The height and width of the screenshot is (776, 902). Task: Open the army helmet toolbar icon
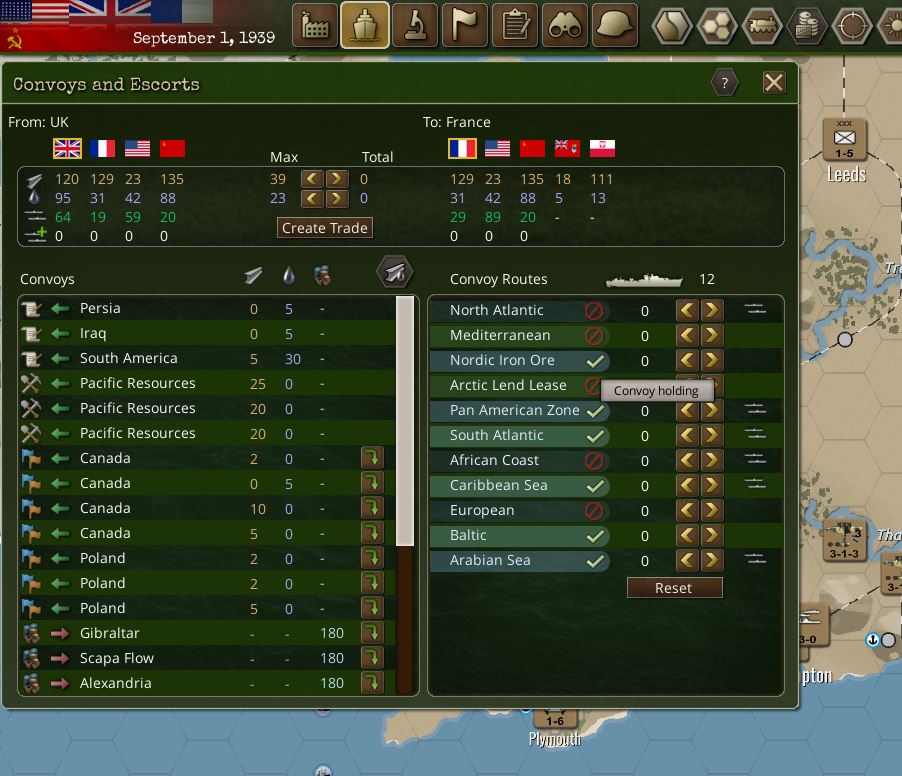point(615,26)
